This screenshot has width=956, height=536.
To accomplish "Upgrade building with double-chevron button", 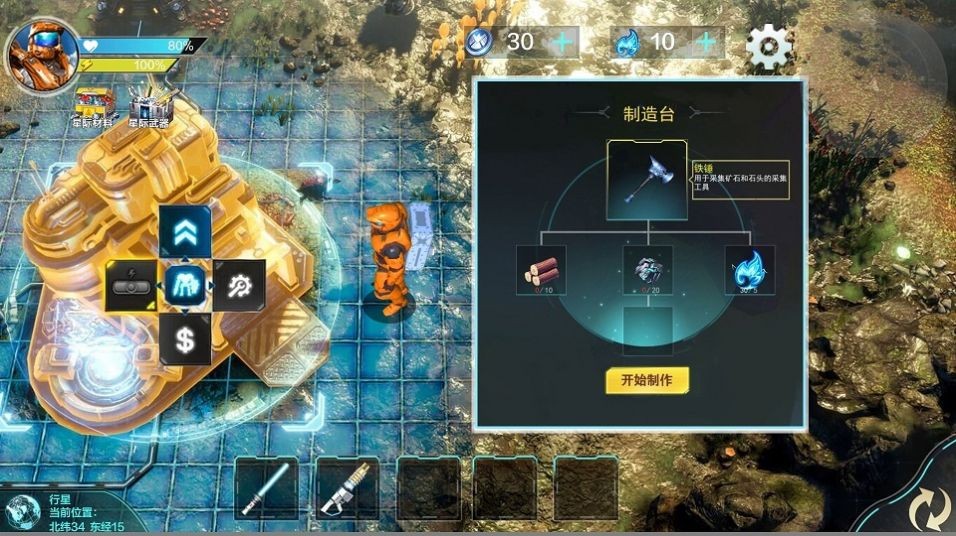I will click(184, 231).
